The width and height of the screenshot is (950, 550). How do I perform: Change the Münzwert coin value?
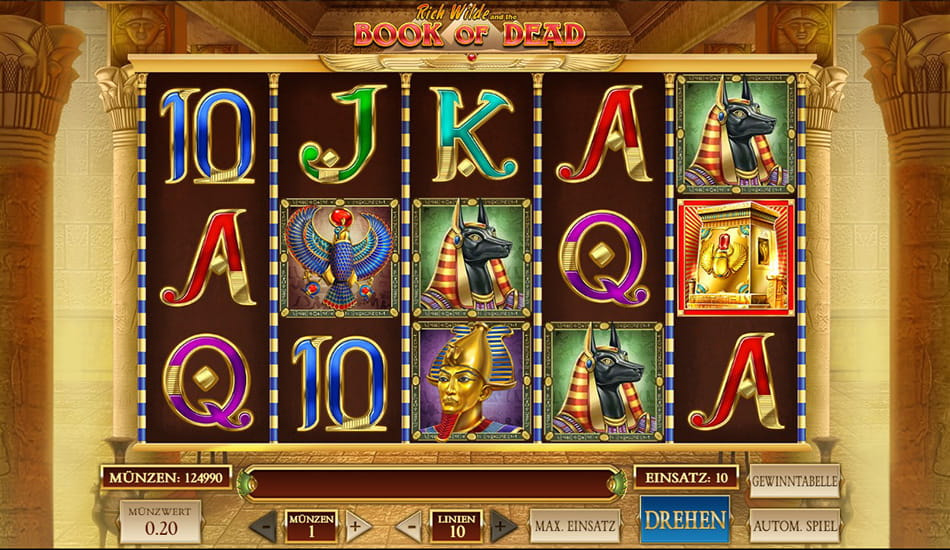160,521
